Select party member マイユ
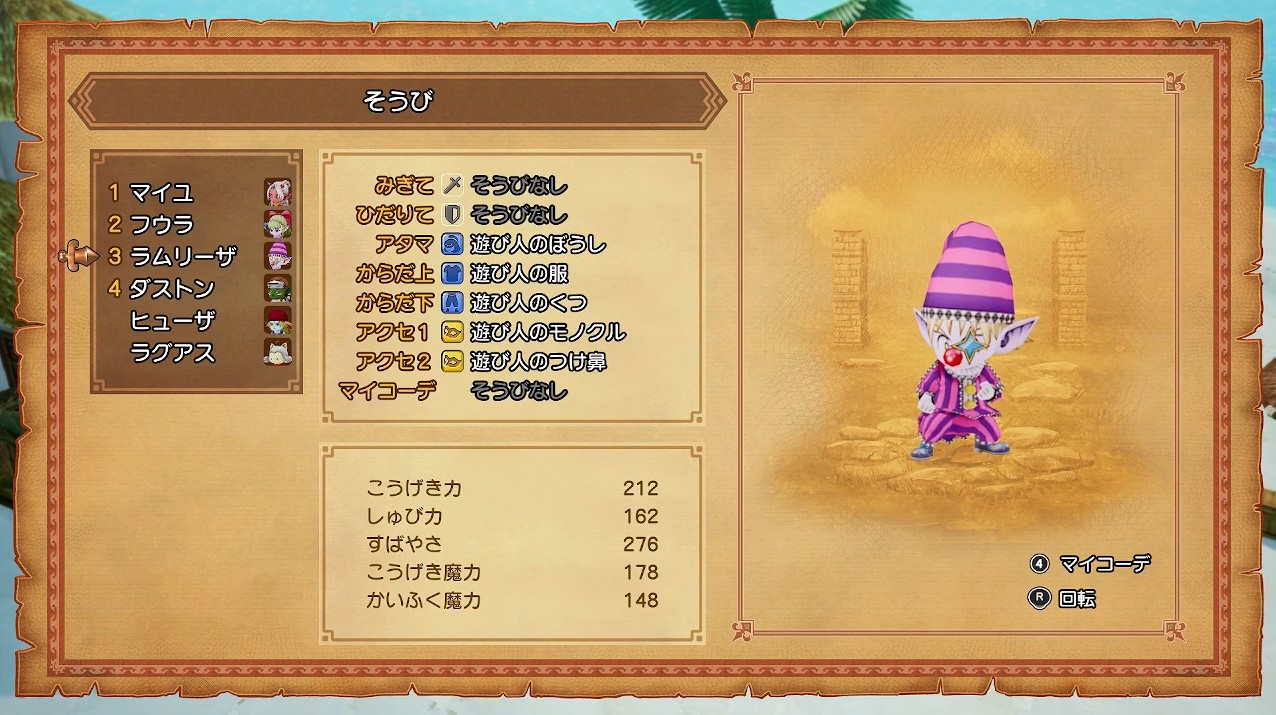The width and height of the screenshot is (1276, 715). tap(162, 192)
